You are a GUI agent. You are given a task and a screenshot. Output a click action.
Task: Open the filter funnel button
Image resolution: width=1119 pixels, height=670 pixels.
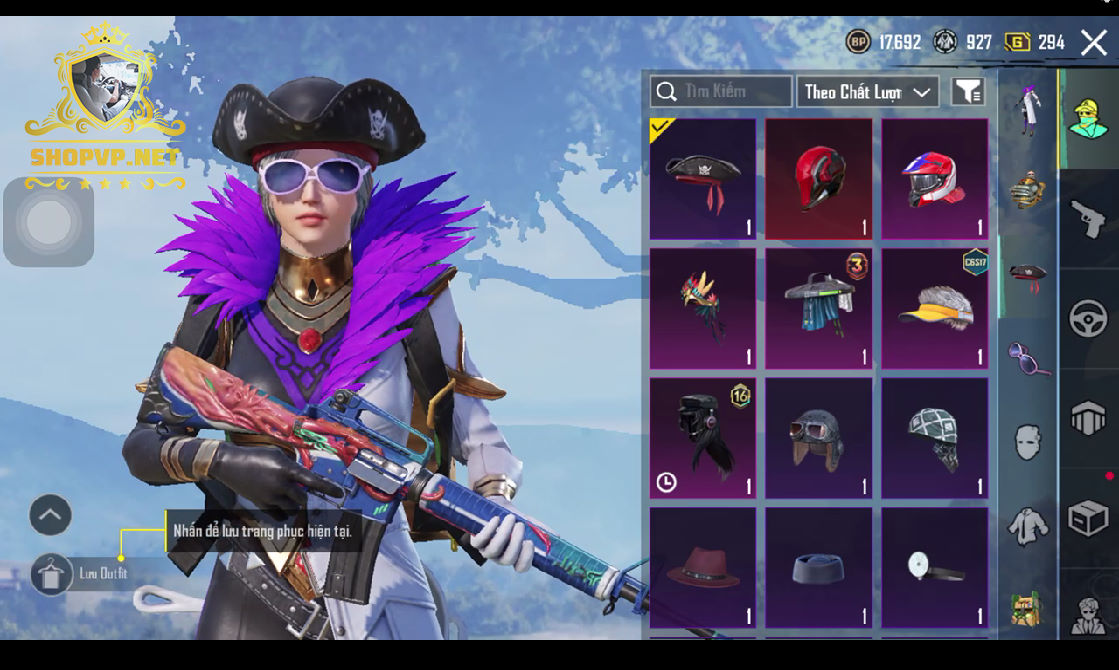(x=967, y=92)
